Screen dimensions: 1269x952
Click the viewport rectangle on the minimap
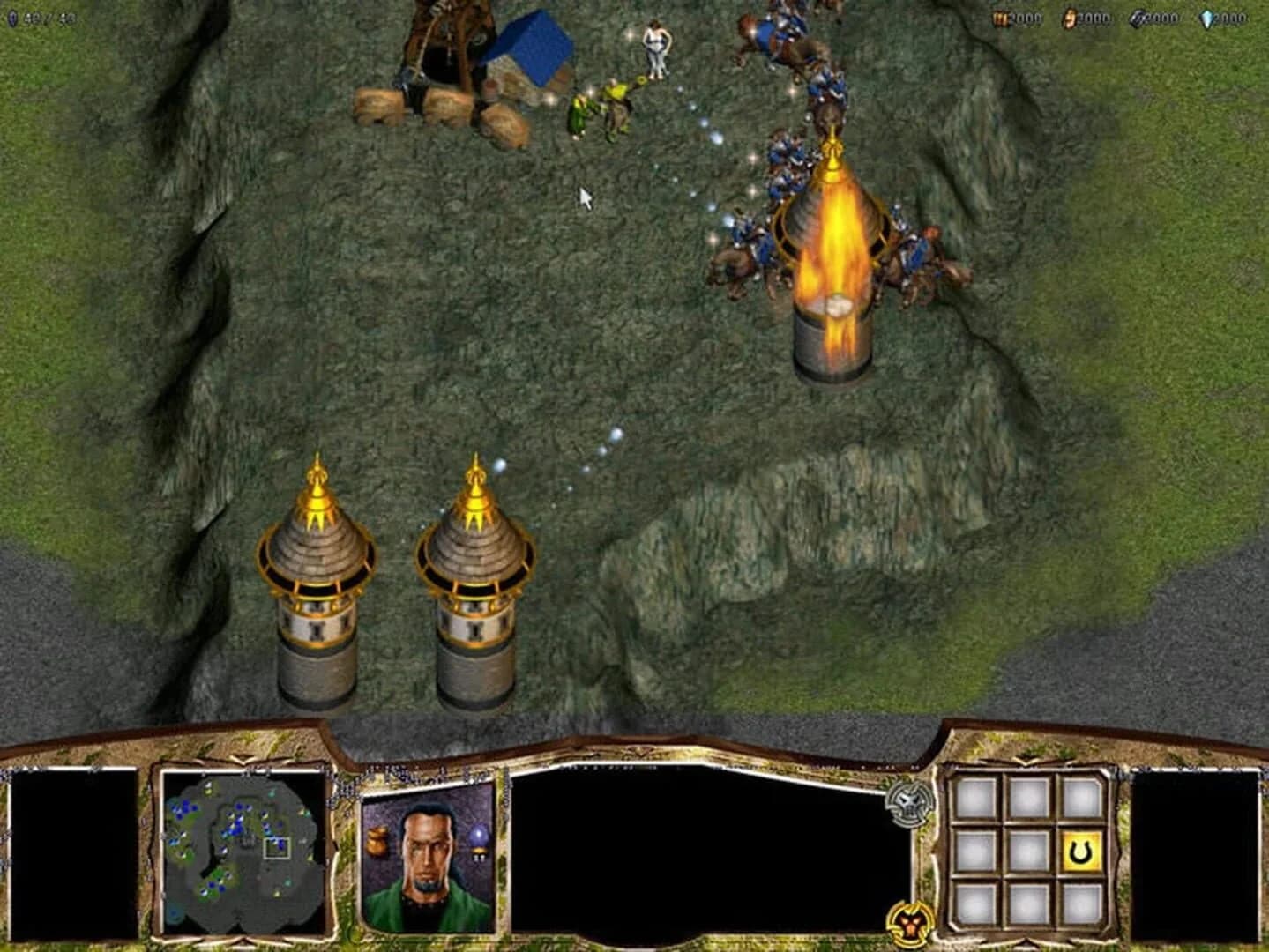pos(276,846)
